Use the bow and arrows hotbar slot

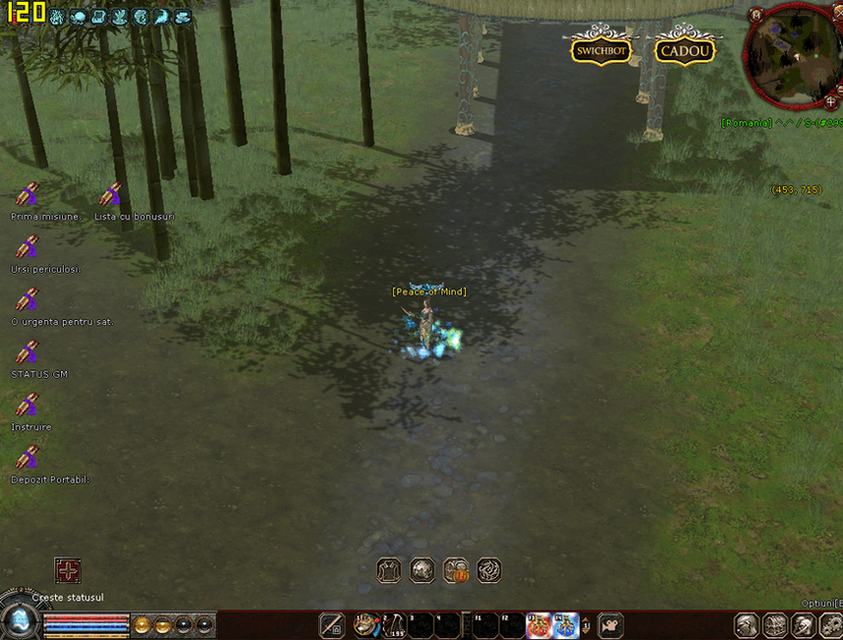coord(392,625)
